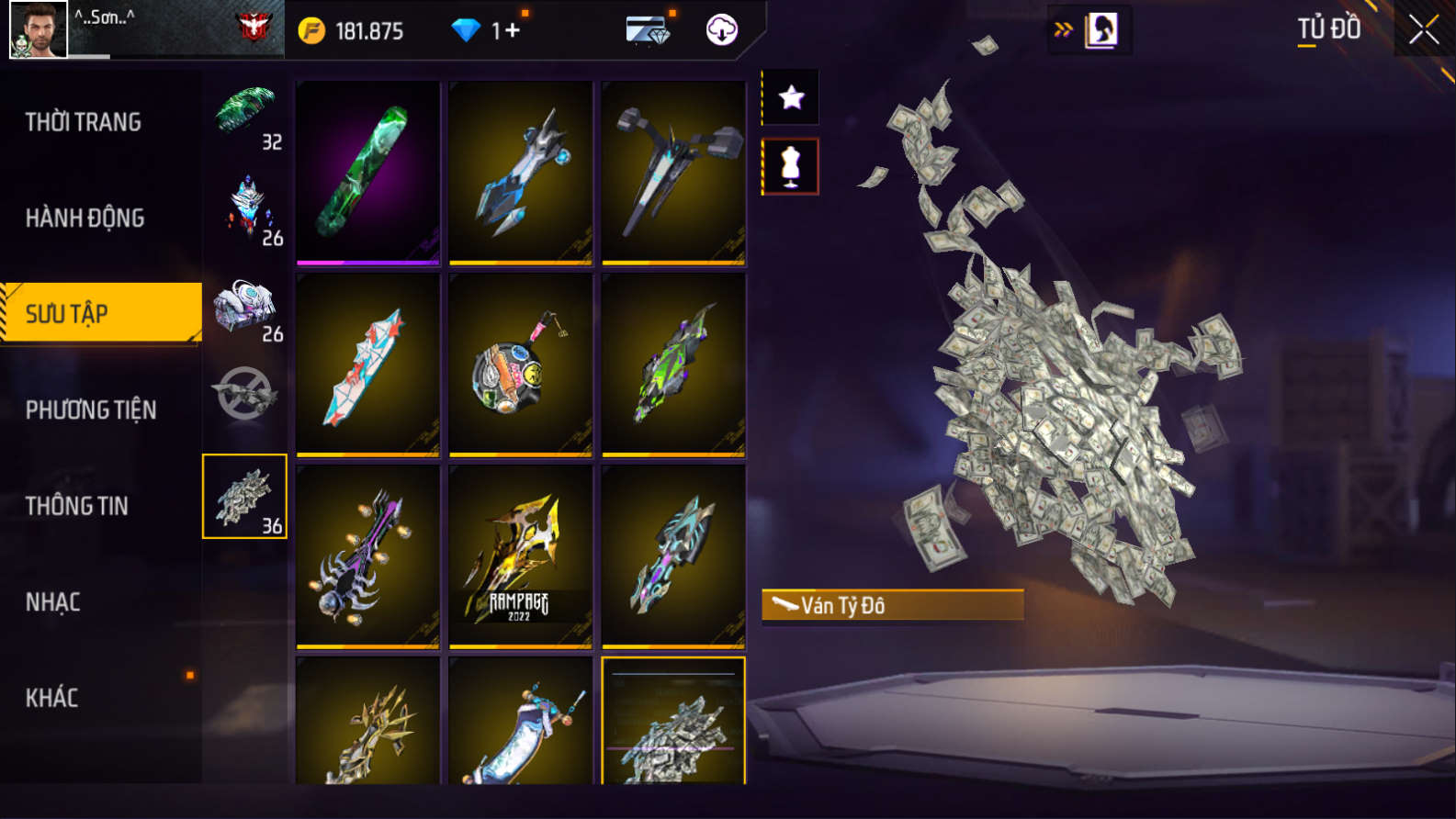Choose the loot box subcategory with 26 items
Image resolution: width=1456 pixels, height=819 pixels.
245,309
